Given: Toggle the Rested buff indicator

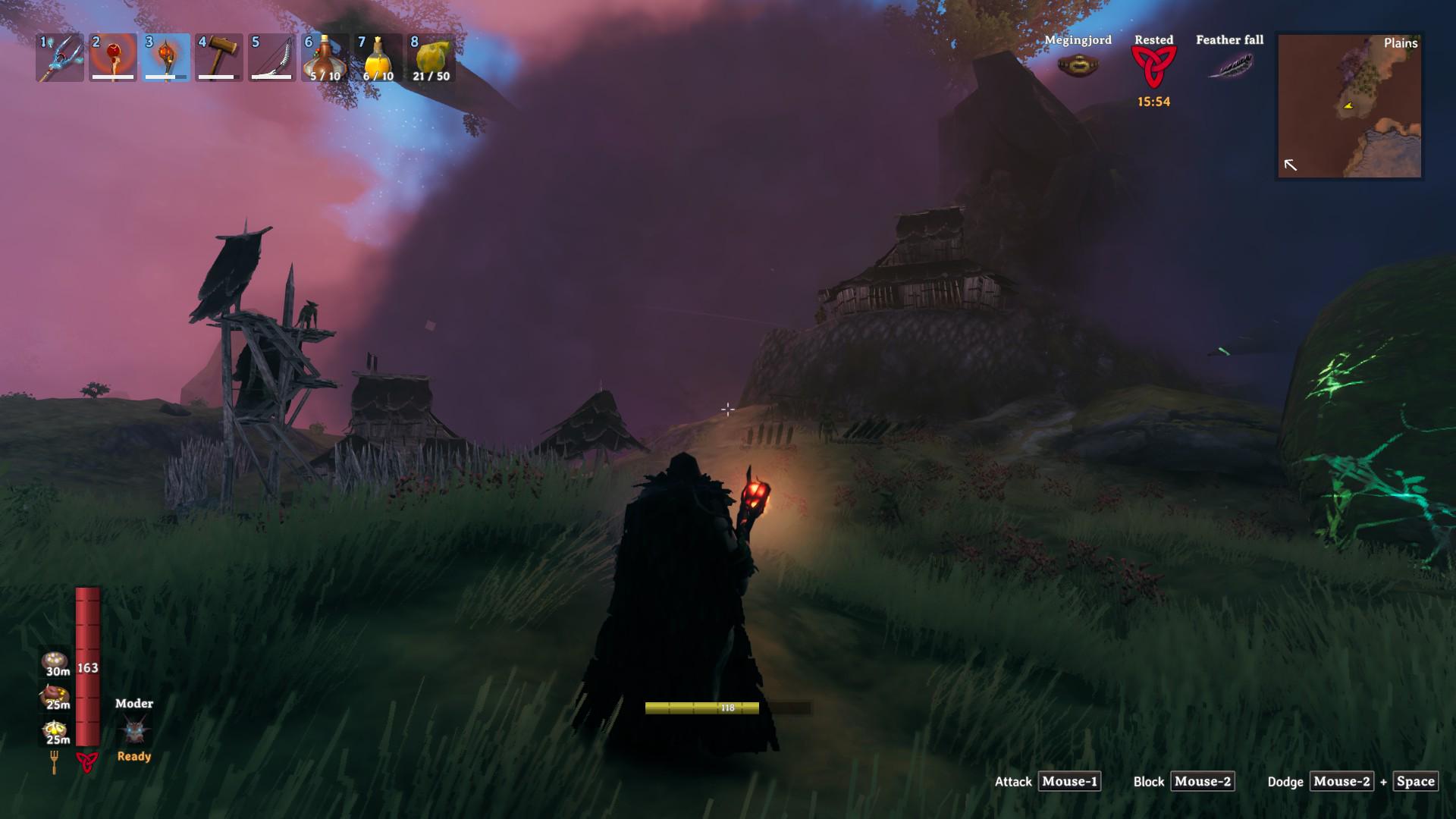Looking at the screenshot, I should [x=1155, y=67].
